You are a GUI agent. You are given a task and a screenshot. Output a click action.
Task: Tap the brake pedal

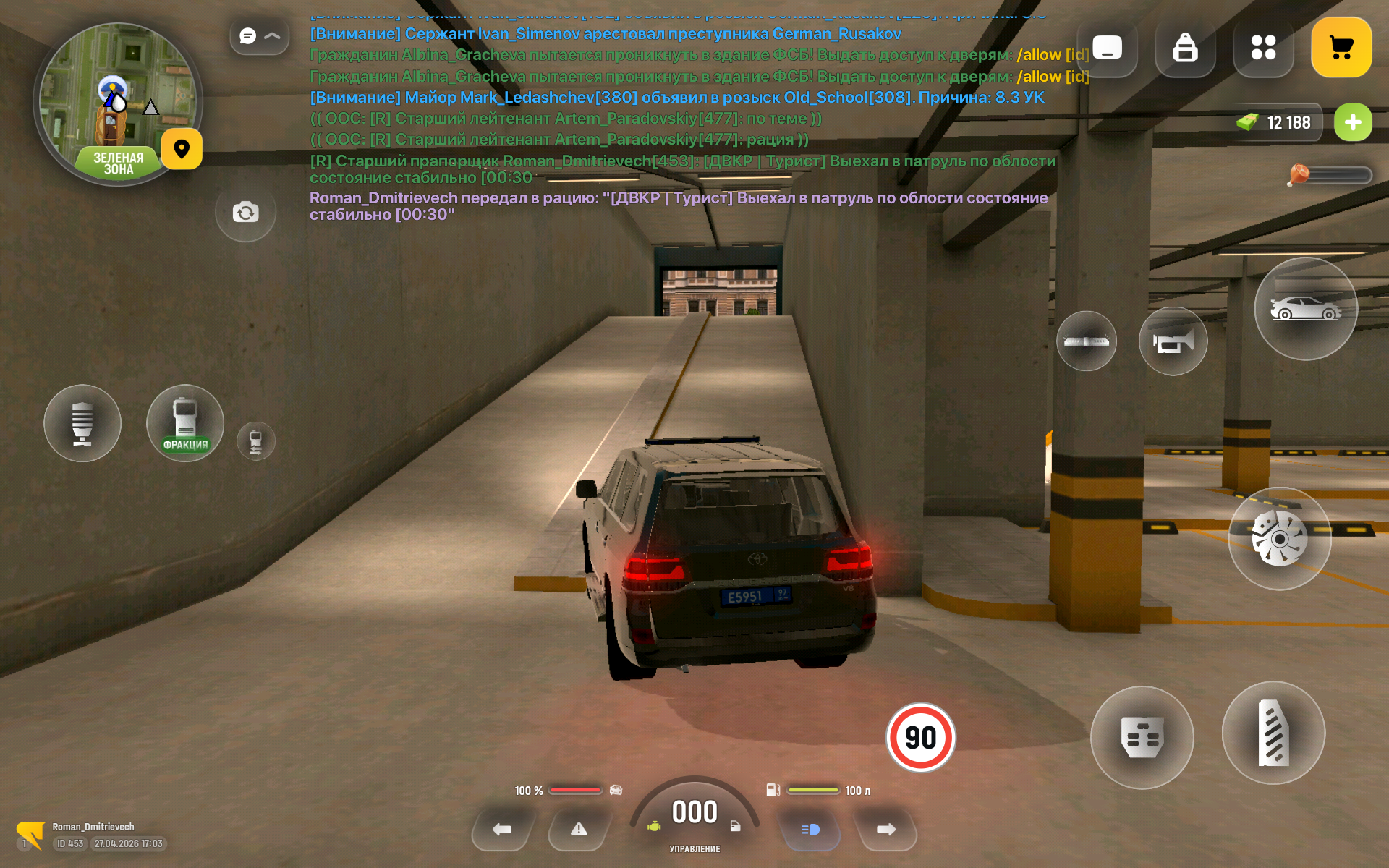point(1142,737)
